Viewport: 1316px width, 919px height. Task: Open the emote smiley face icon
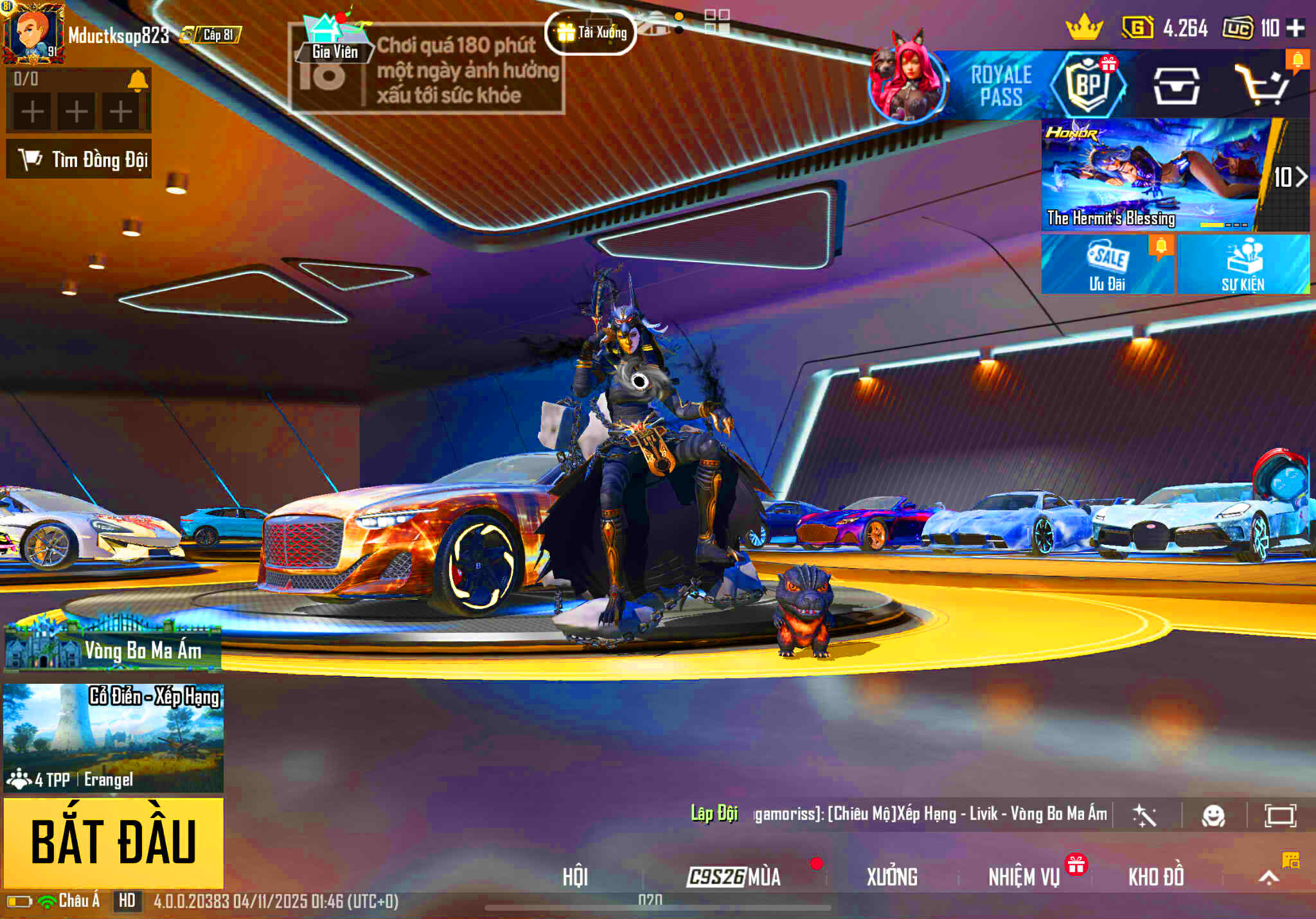[1213, 816]
